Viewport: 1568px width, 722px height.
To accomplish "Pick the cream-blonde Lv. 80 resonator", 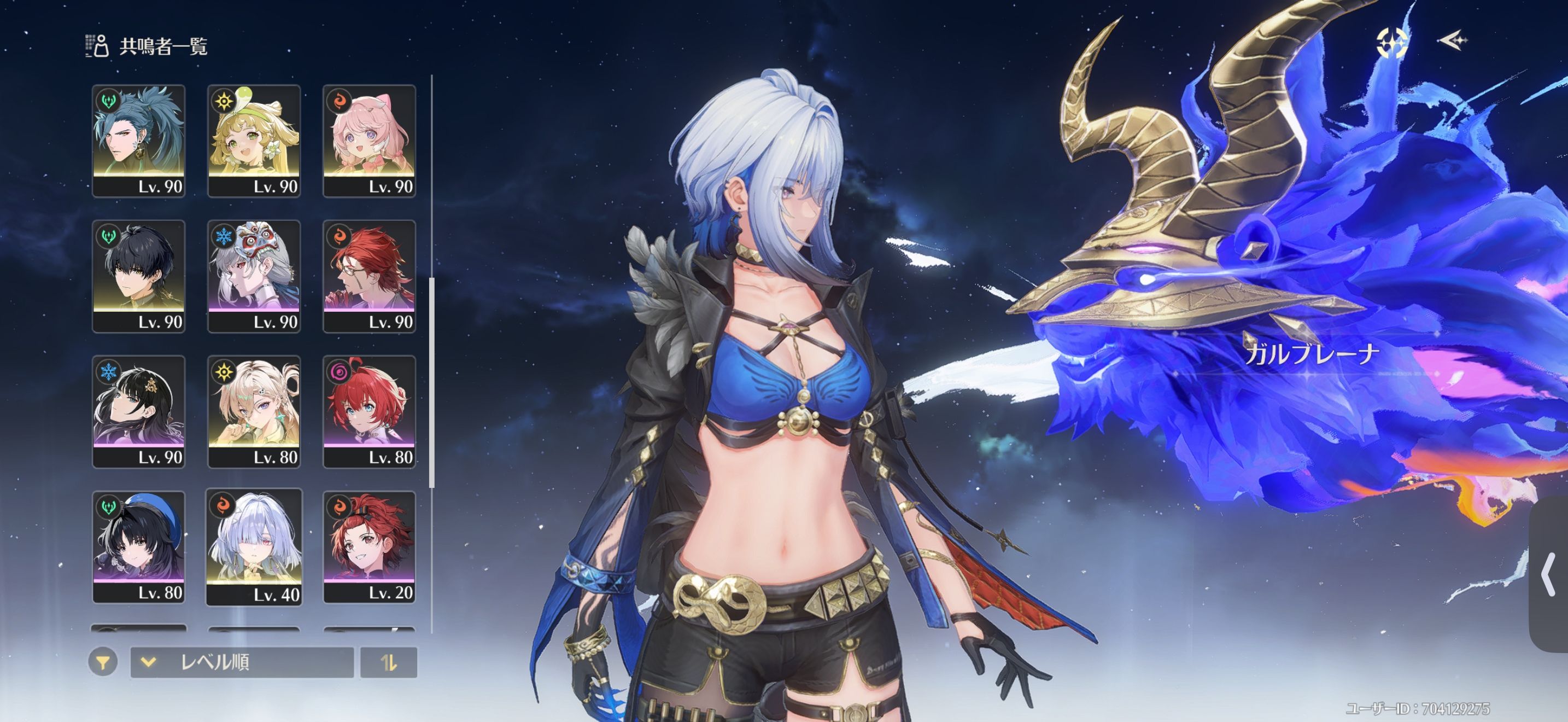I will pos(254,411).
